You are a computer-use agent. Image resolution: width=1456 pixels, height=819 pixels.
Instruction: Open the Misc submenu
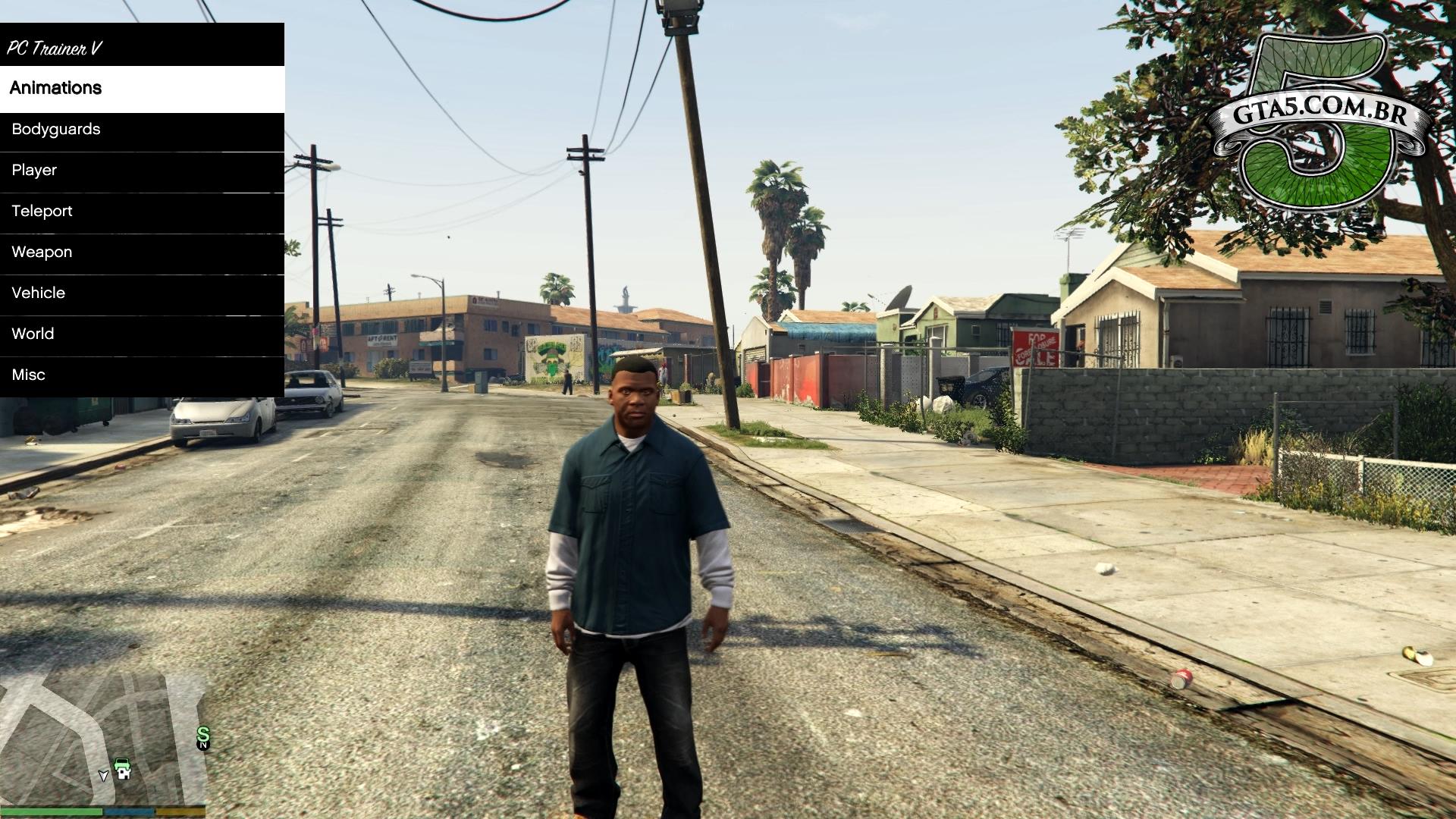pyautogui.click(x=142, y=375)
